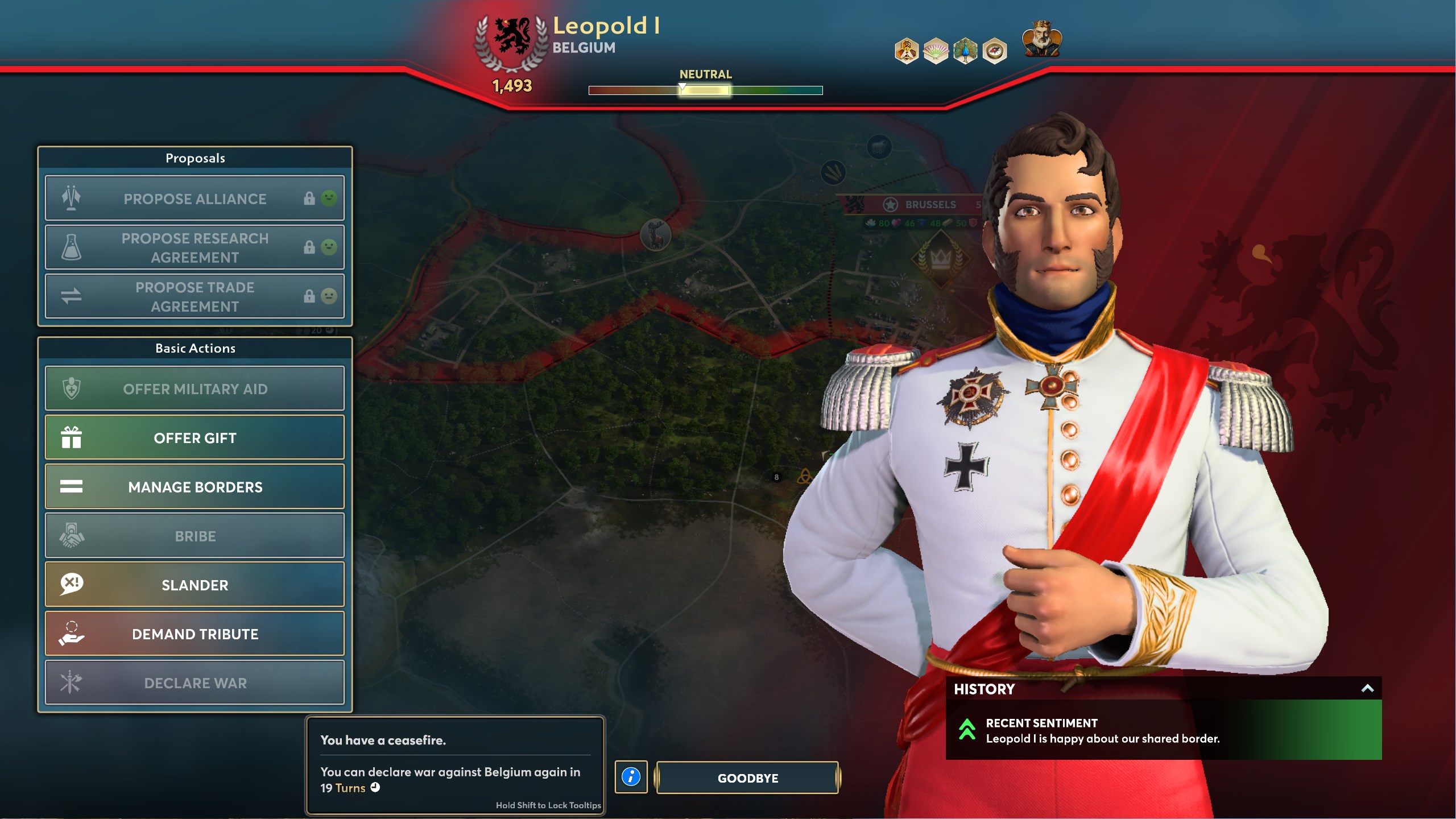Say Goodbye to Leopold I

[x=747, y=777]
